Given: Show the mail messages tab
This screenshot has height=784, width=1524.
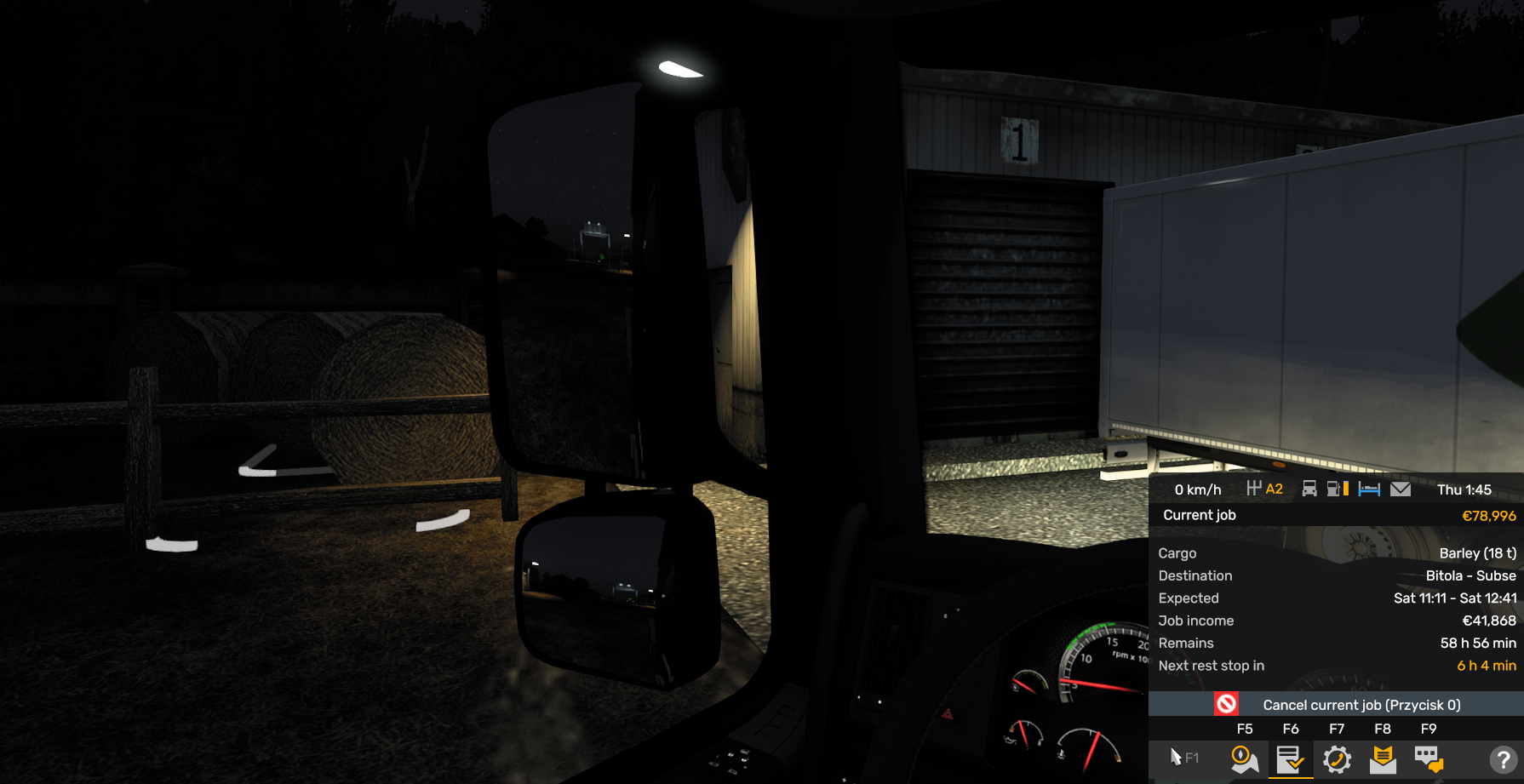Looking at the screenshot, I should (x=1383, y=758).
